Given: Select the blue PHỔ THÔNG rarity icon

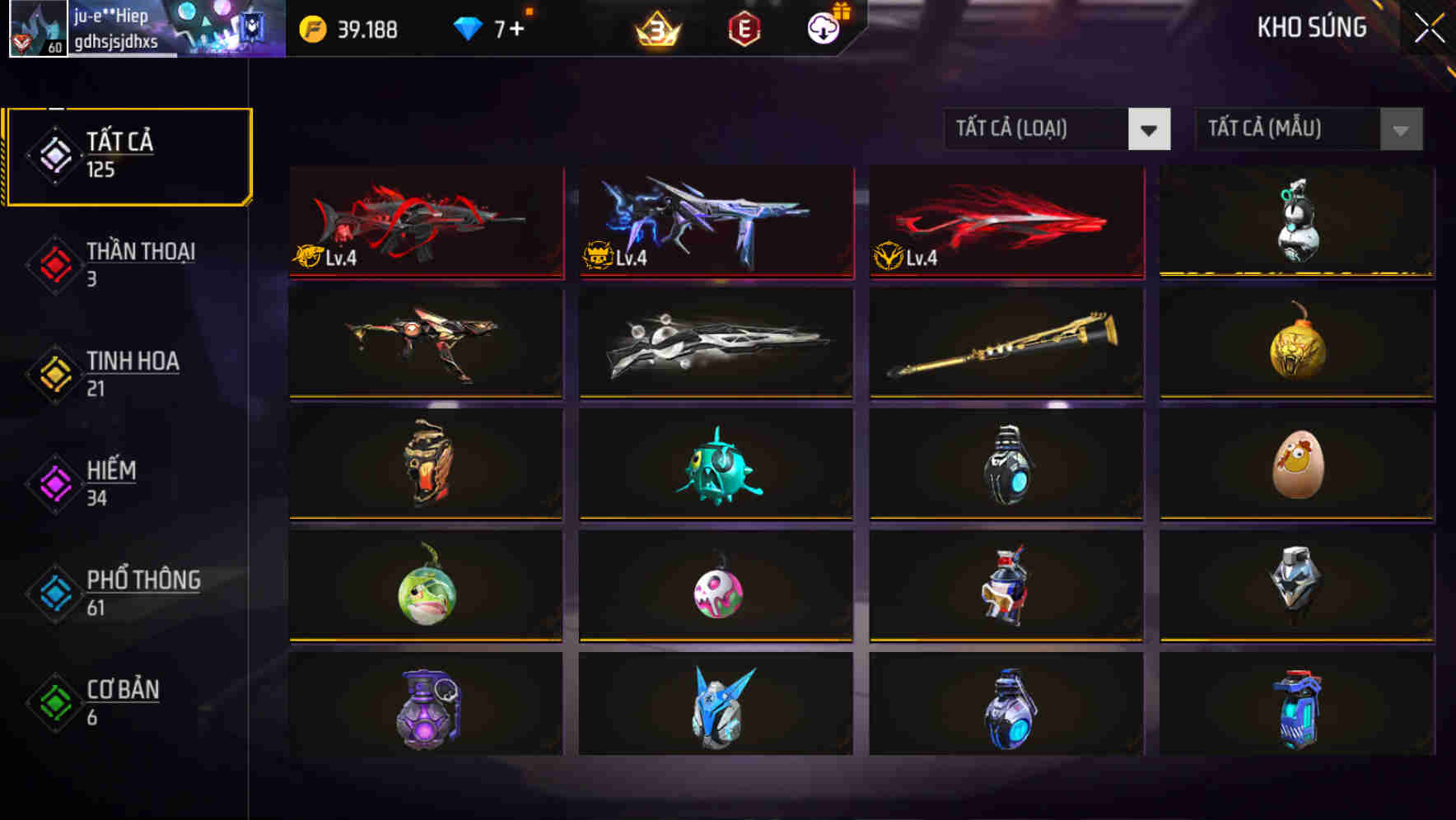Looking at the screenshot, I should pos(53,594).
